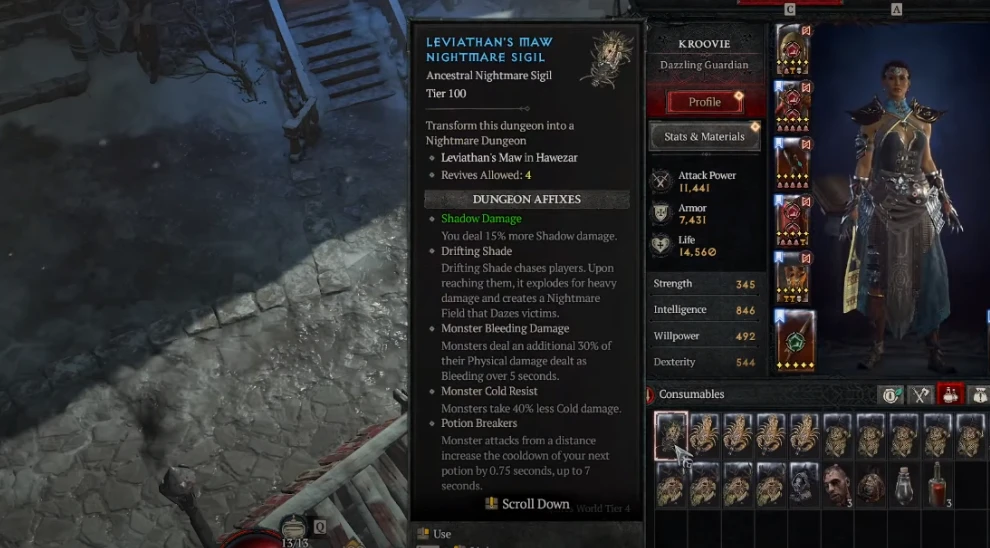
Task: Select the empty clear glass flask
Action: [905, 484]
